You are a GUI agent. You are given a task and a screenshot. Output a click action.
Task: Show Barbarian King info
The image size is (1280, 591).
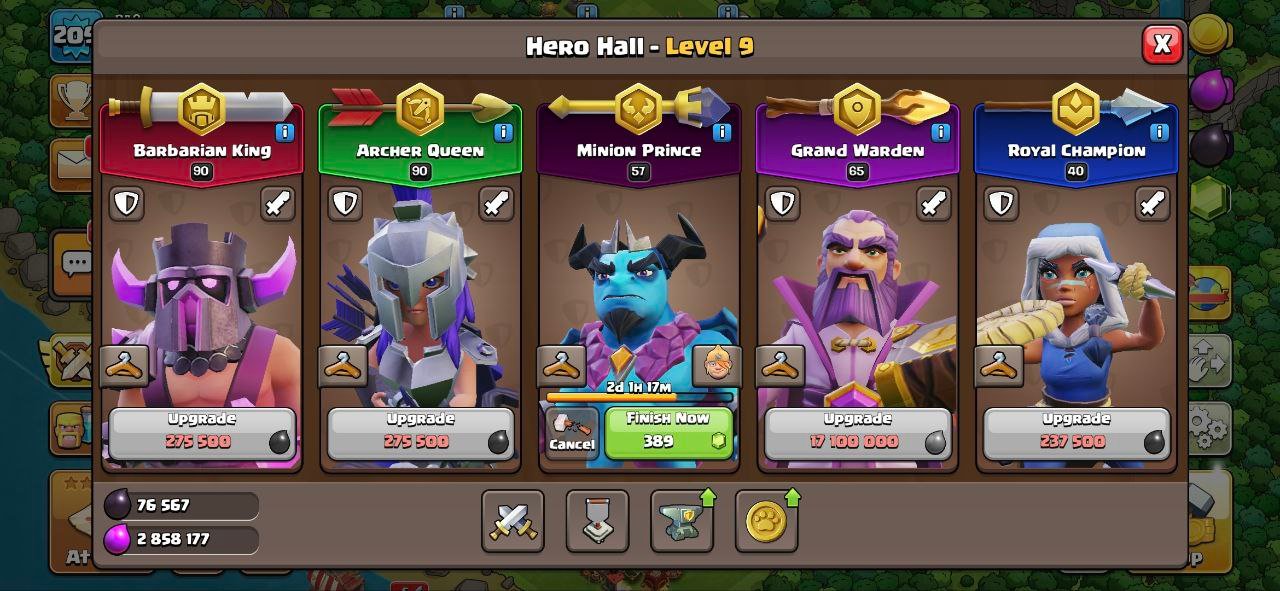coord(284,132)
